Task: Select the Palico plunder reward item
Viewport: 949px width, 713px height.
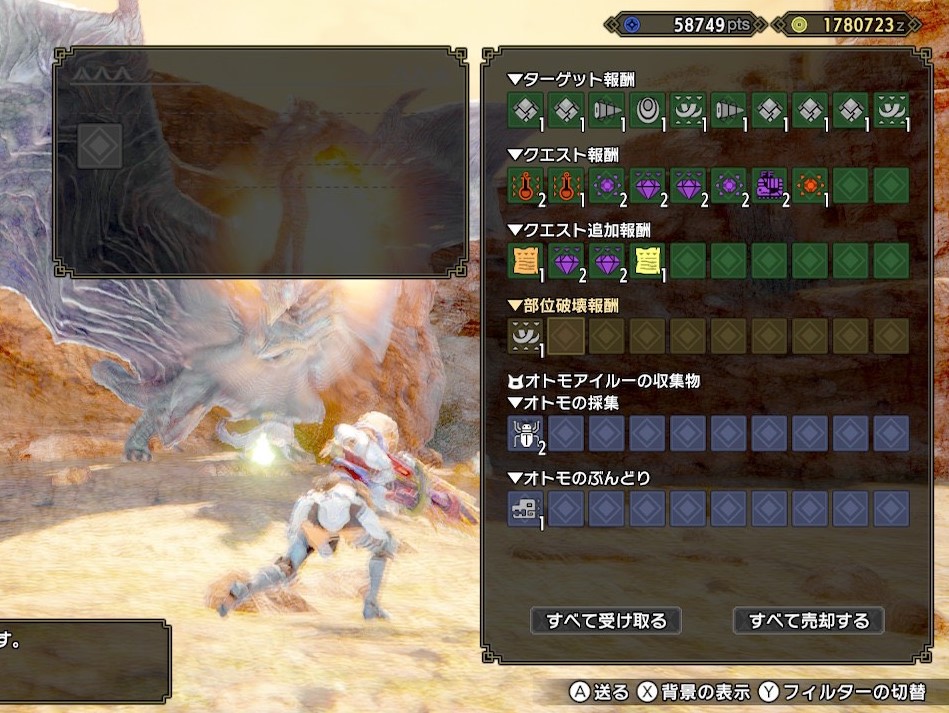Action: pos(526,508)
